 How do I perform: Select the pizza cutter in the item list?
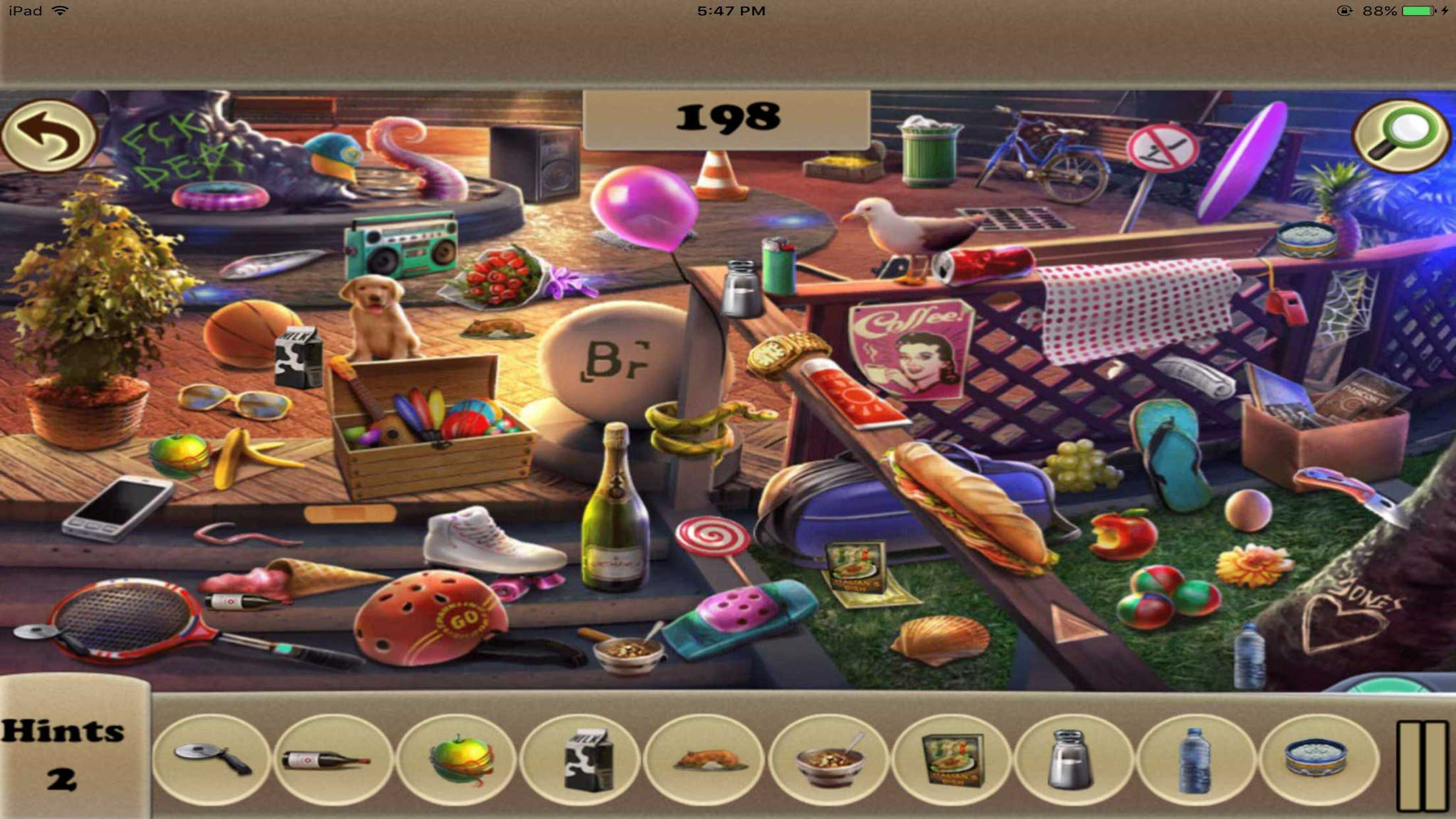pos(211,760)
